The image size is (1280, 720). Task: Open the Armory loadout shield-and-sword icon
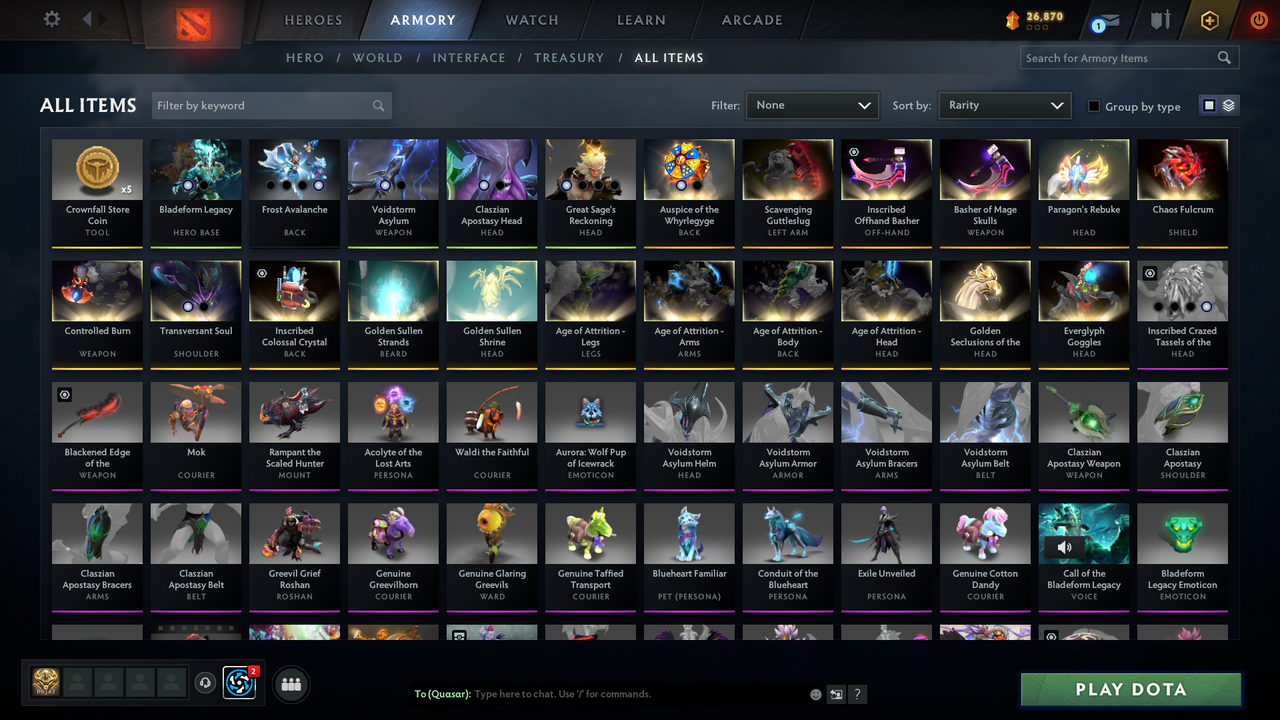[x=1162, y=18]
